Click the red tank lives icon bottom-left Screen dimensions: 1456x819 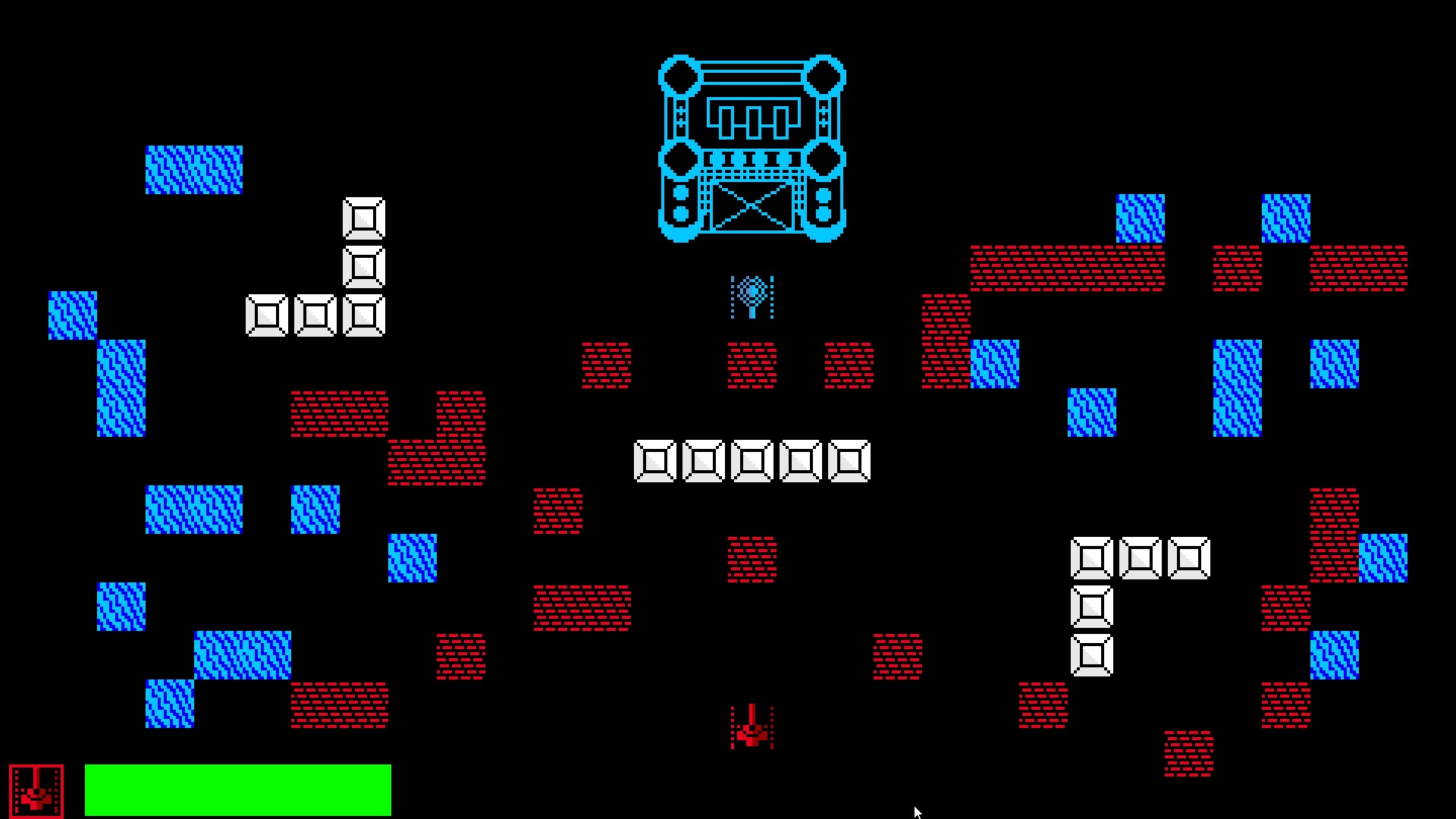pos(38,789)
